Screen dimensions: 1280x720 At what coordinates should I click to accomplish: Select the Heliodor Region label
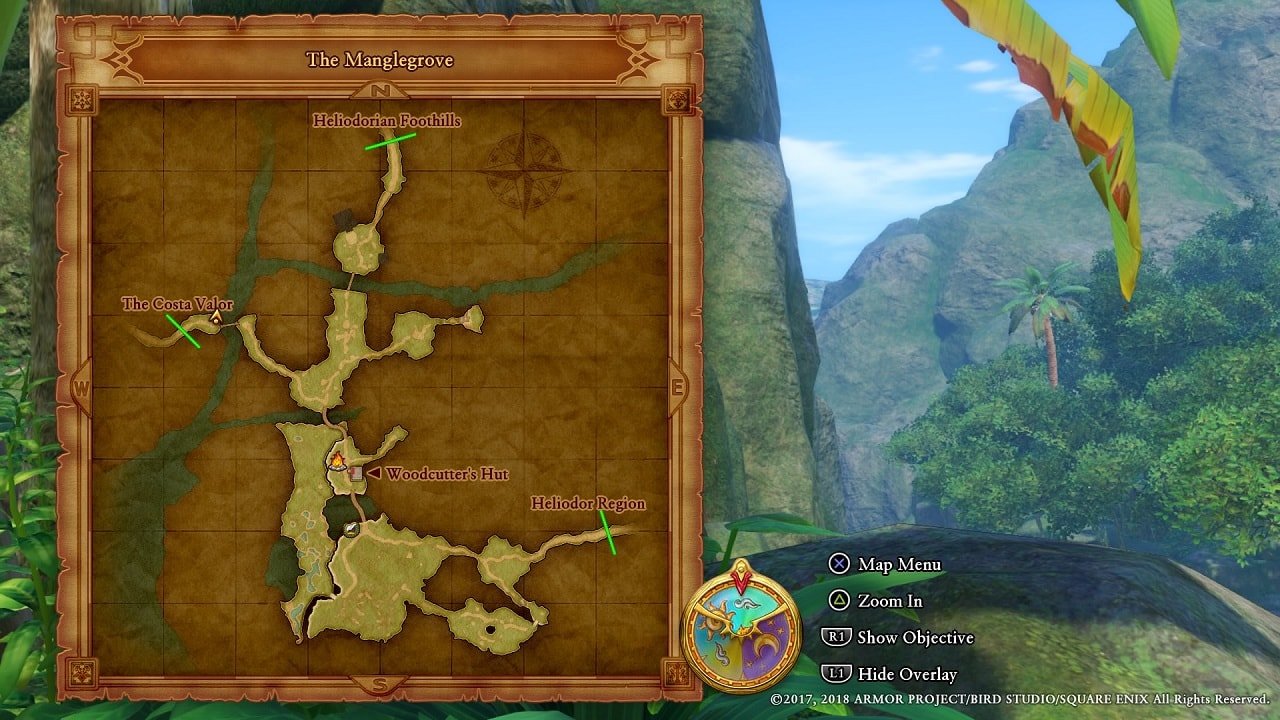tap(590, 503)
